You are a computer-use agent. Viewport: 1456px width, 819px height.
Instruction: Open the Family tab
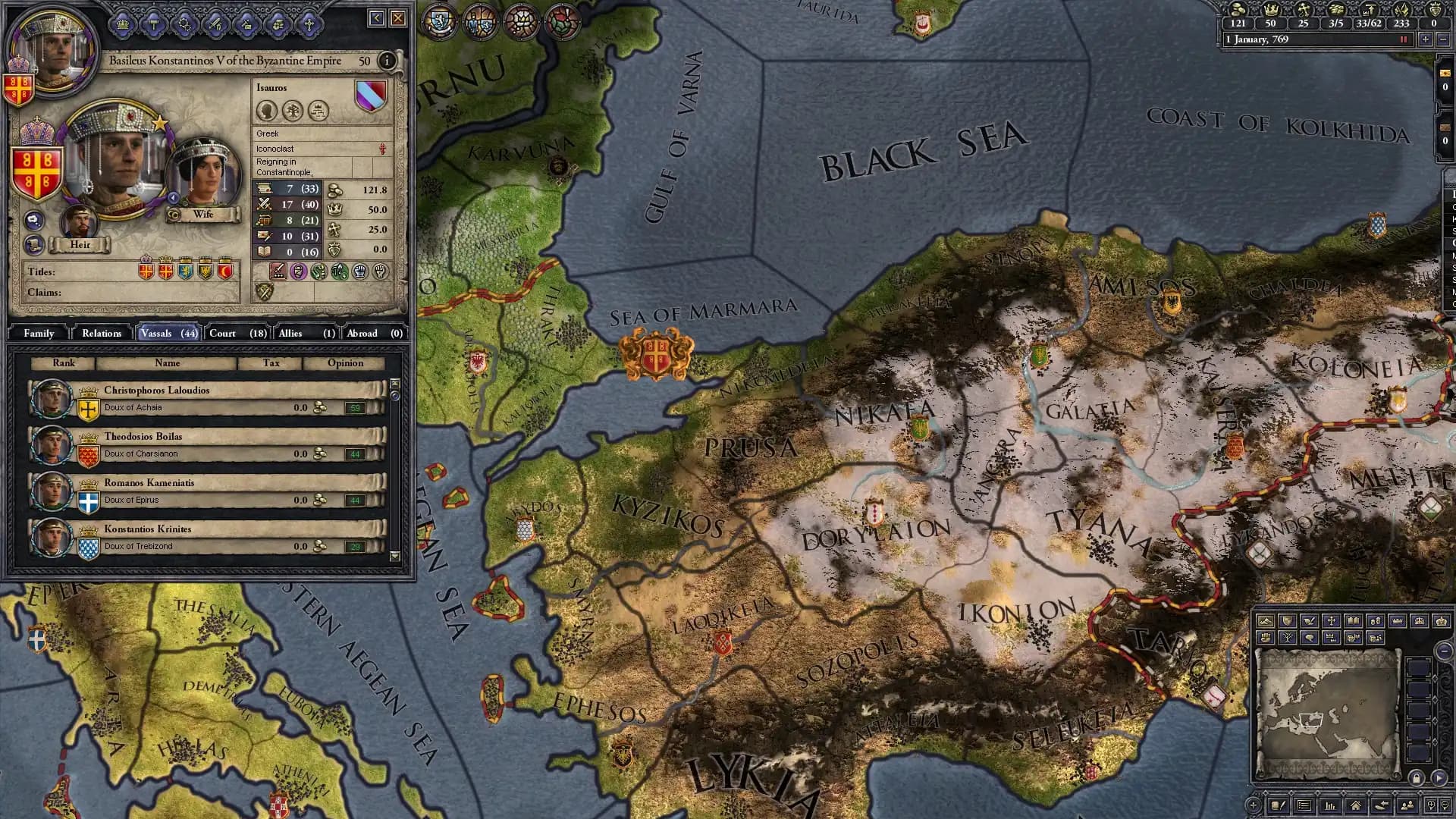click(x=38, y=333)
